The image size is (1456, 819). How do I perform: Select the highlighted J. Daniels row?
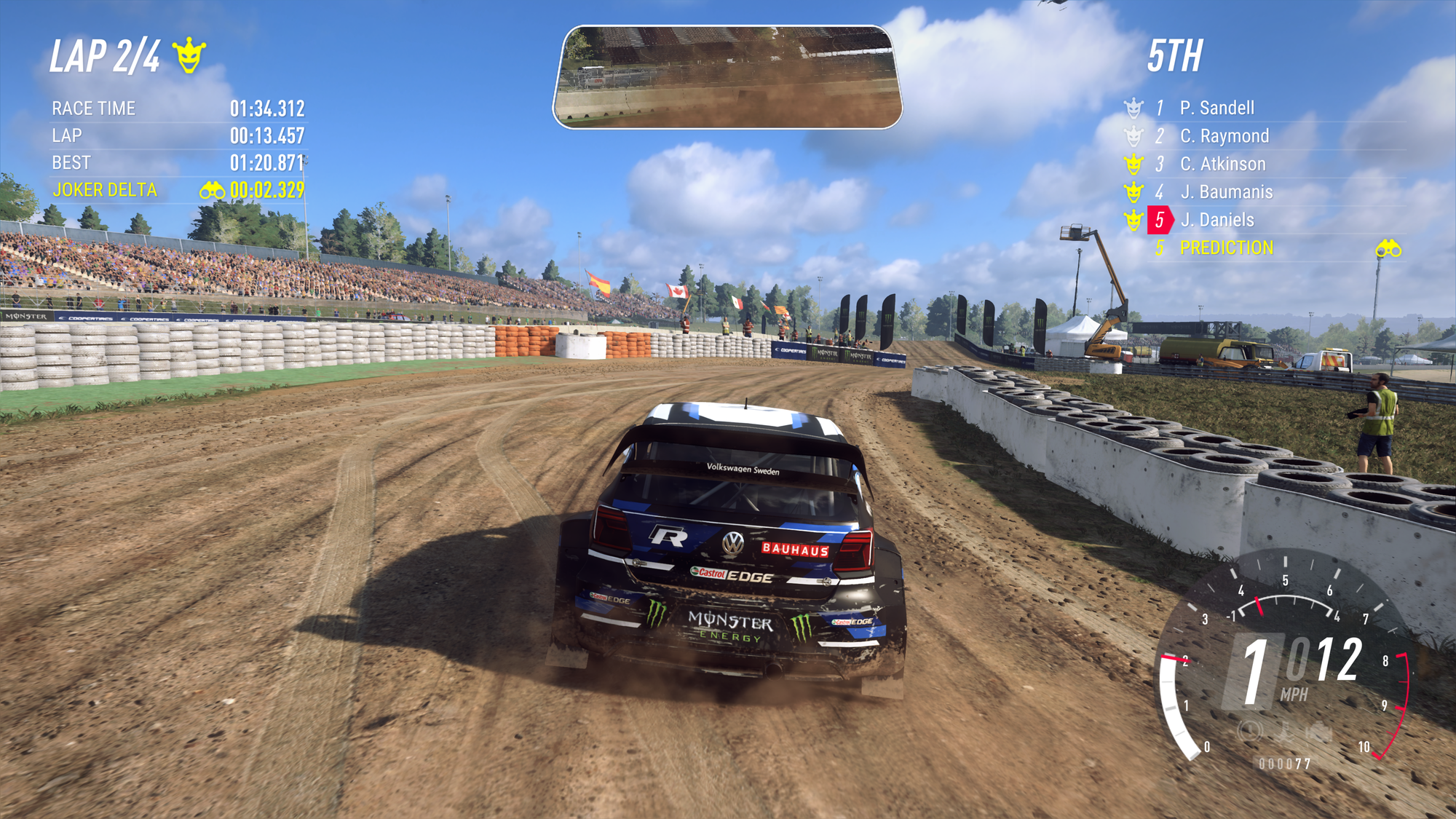coord(1216,220)
